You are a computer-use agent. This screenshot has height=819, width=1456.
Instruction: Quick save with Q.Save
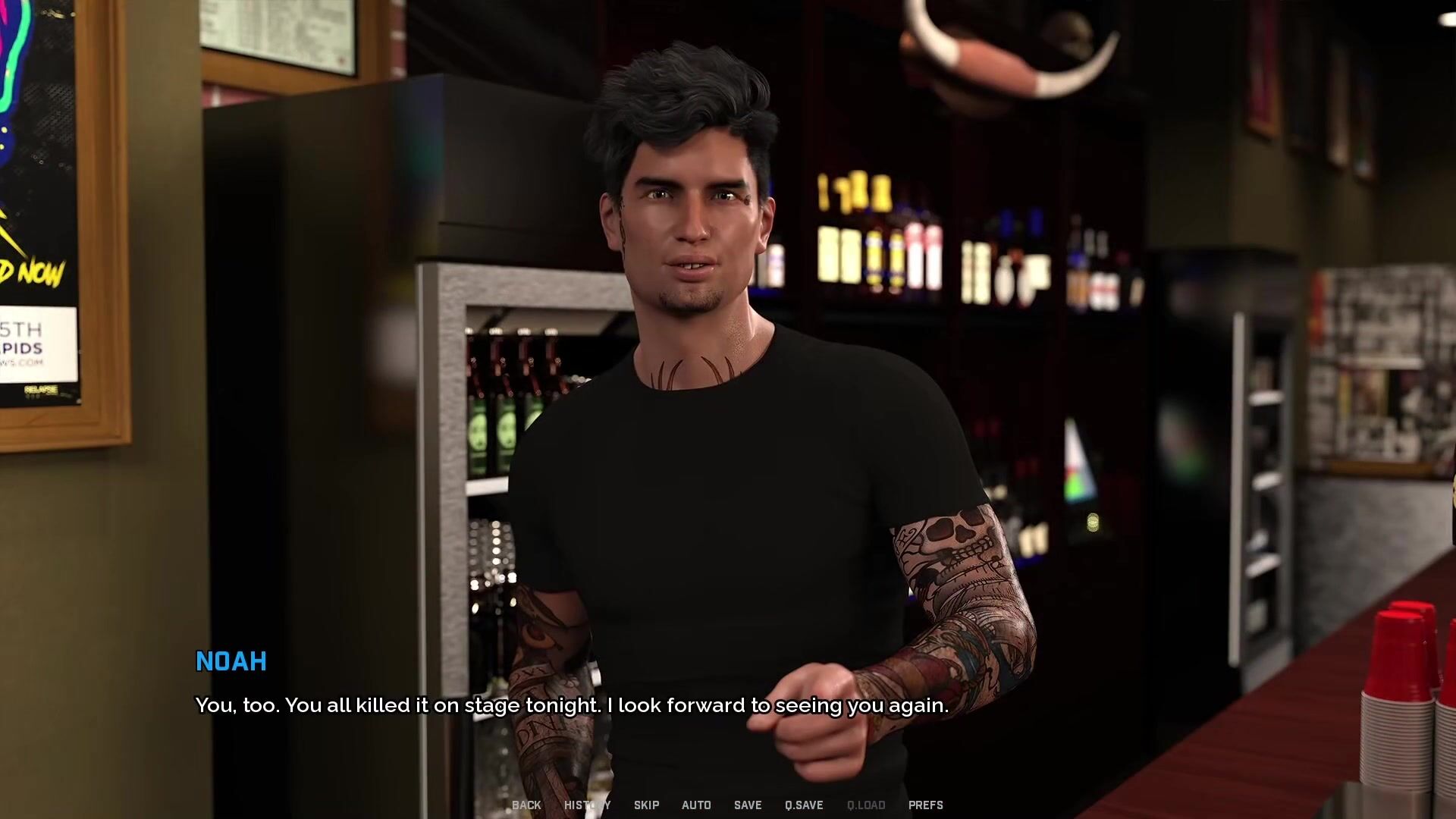804,805
